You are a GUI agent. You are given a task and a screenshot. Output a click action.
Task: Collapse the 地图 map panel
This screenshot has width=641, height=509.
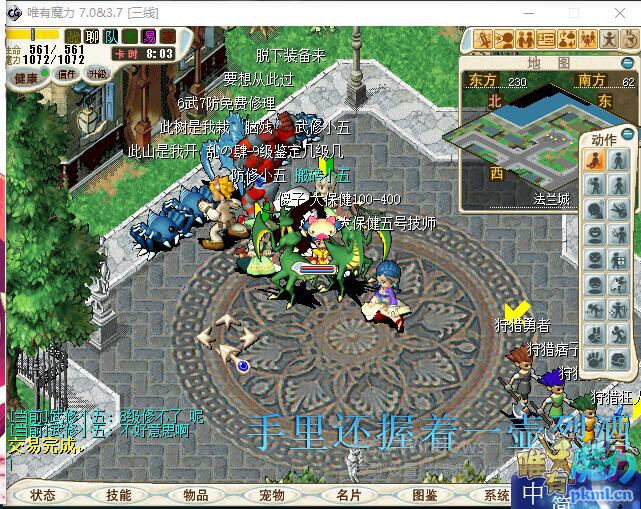click(629, 62)
